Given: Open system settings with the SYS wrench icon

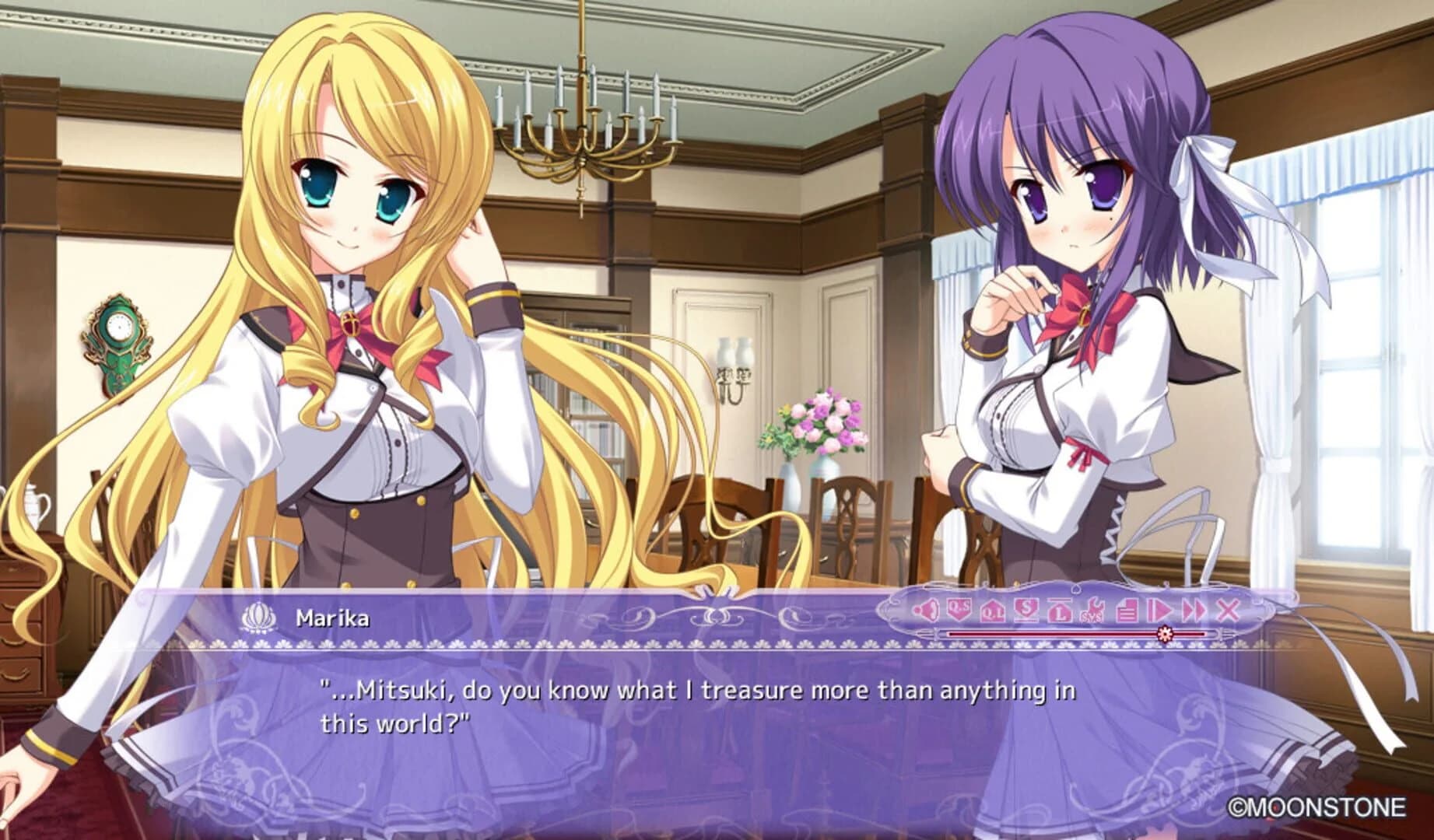Looking at the screenshot, I should [x=1092, y=611].
